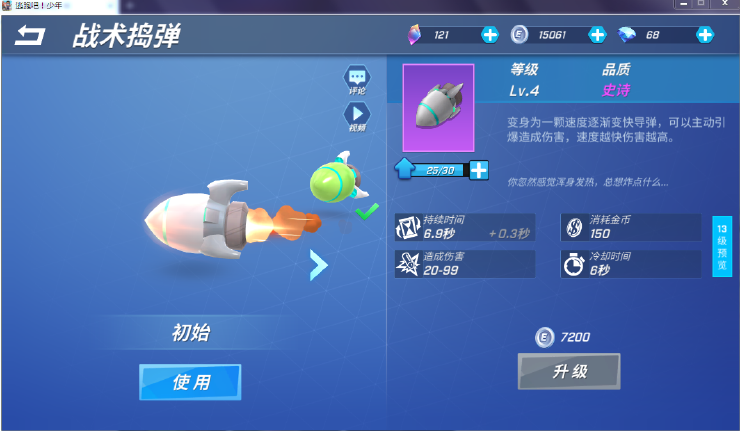The height and width of the screenshot is (431, 740).
Task: Show next skin with right arrow
Action: click(318, 264)
